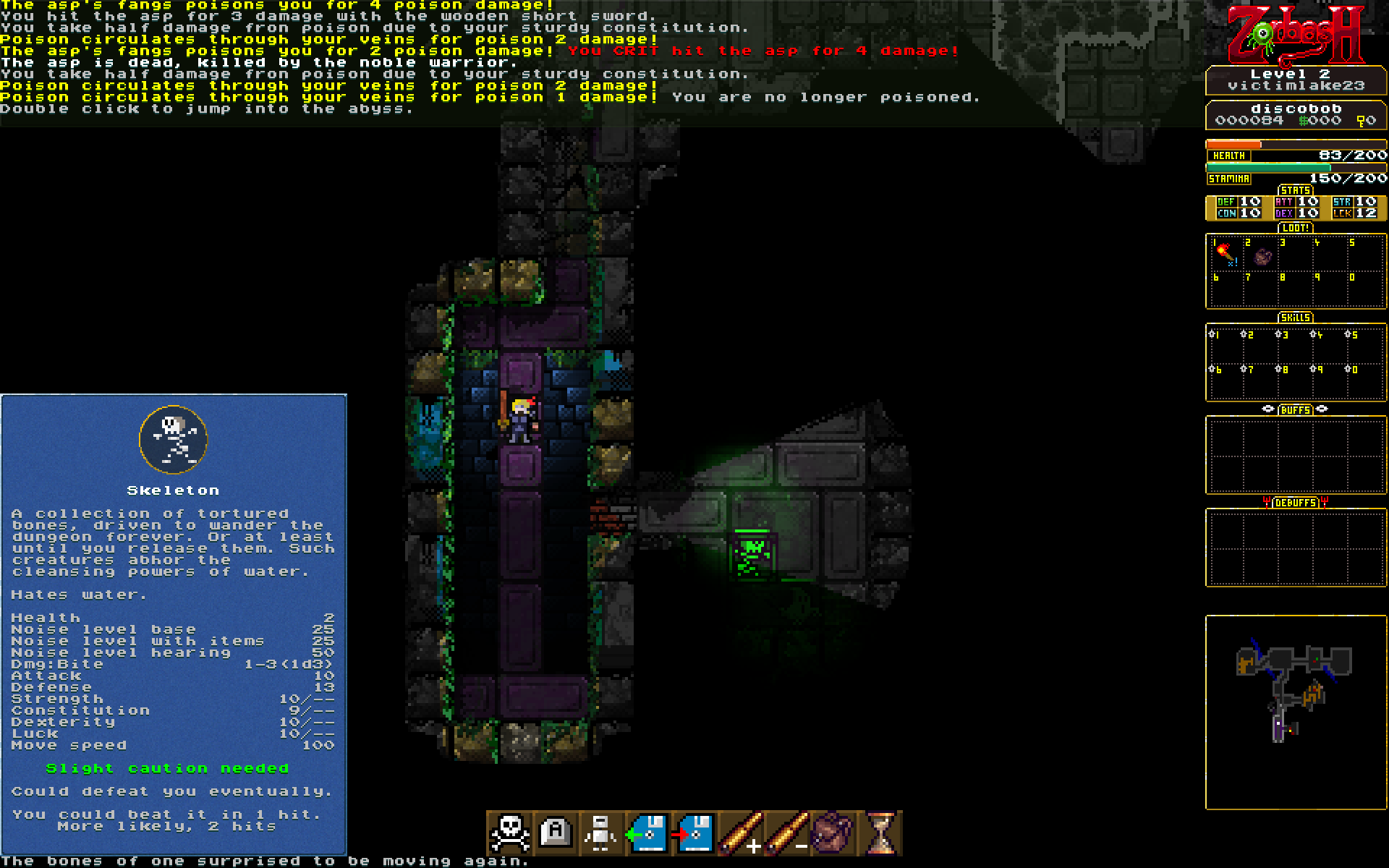This screenshot has width=1389, height=868.
Task: Click the Zorbash logo
Action: 1295,35
